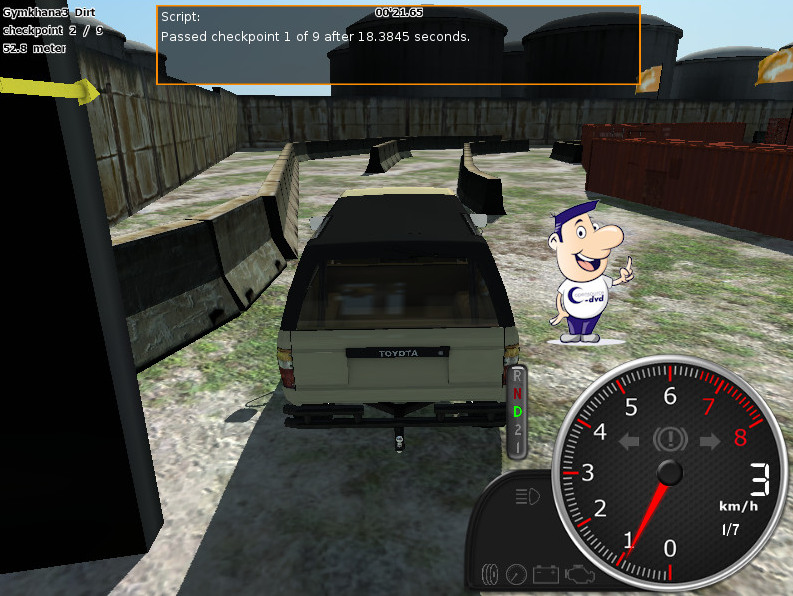Toggle the parking brake warning icon

(x=669, y=439)
